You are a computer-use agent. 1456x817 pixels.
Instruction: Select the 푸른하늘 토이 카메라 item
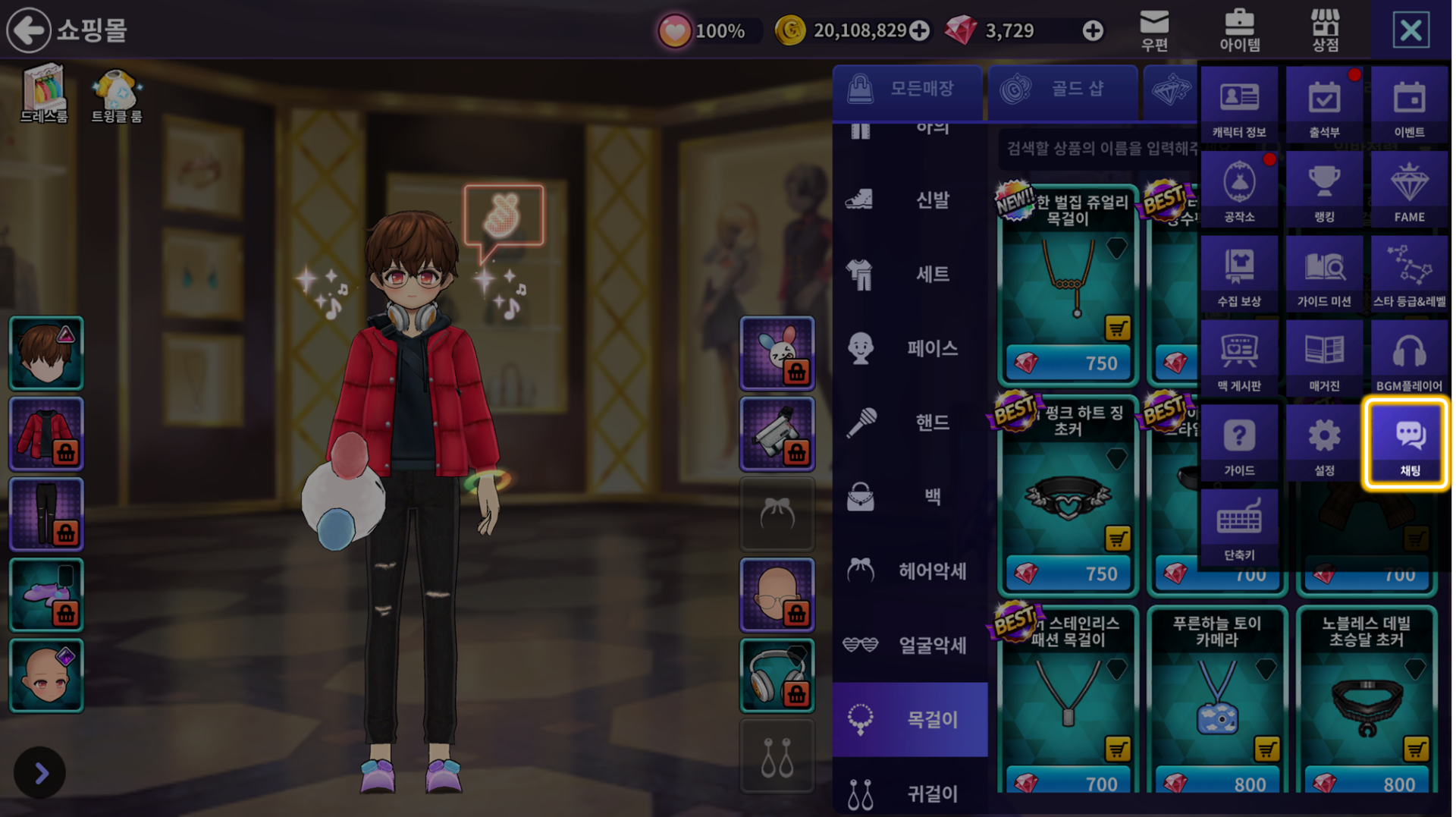[1216, 699]
